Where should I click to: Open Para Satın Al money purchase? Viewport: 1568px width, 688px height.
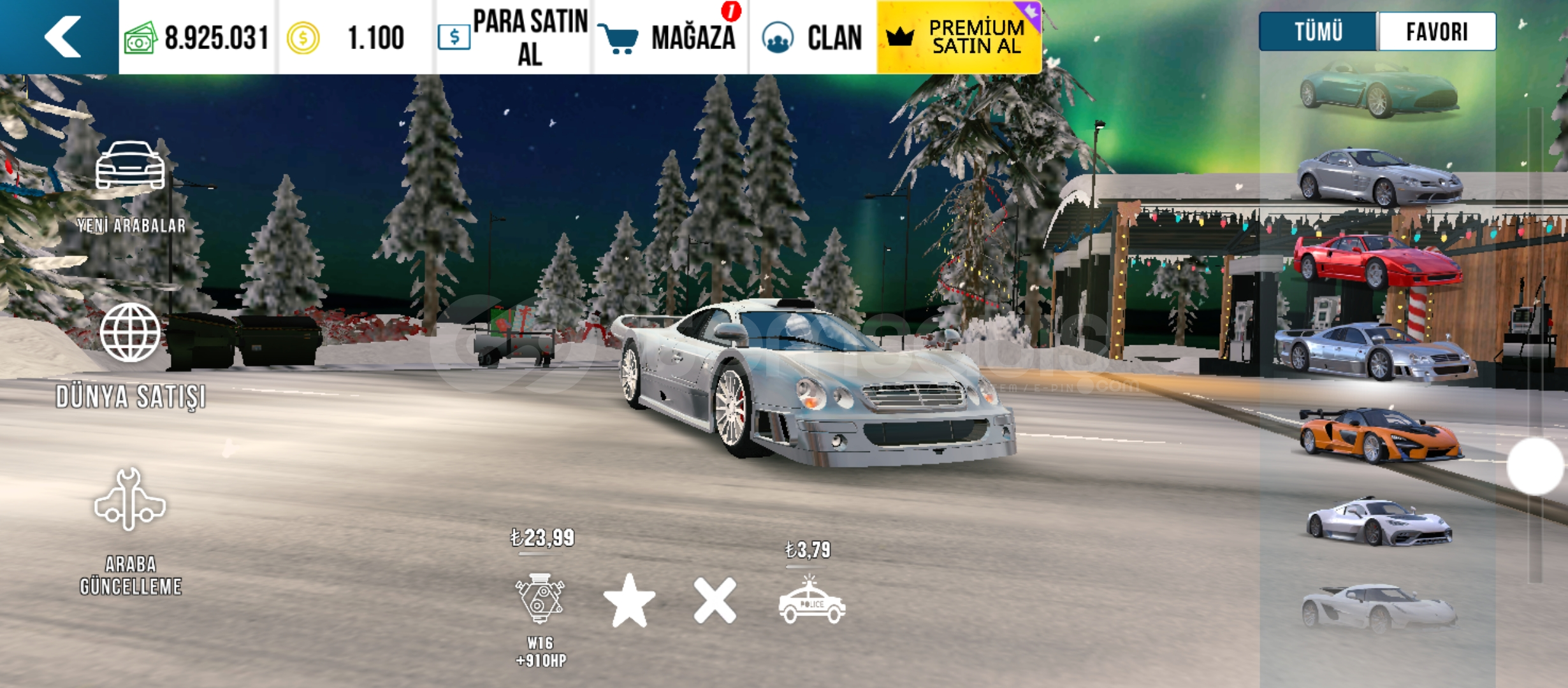point(514,37)
